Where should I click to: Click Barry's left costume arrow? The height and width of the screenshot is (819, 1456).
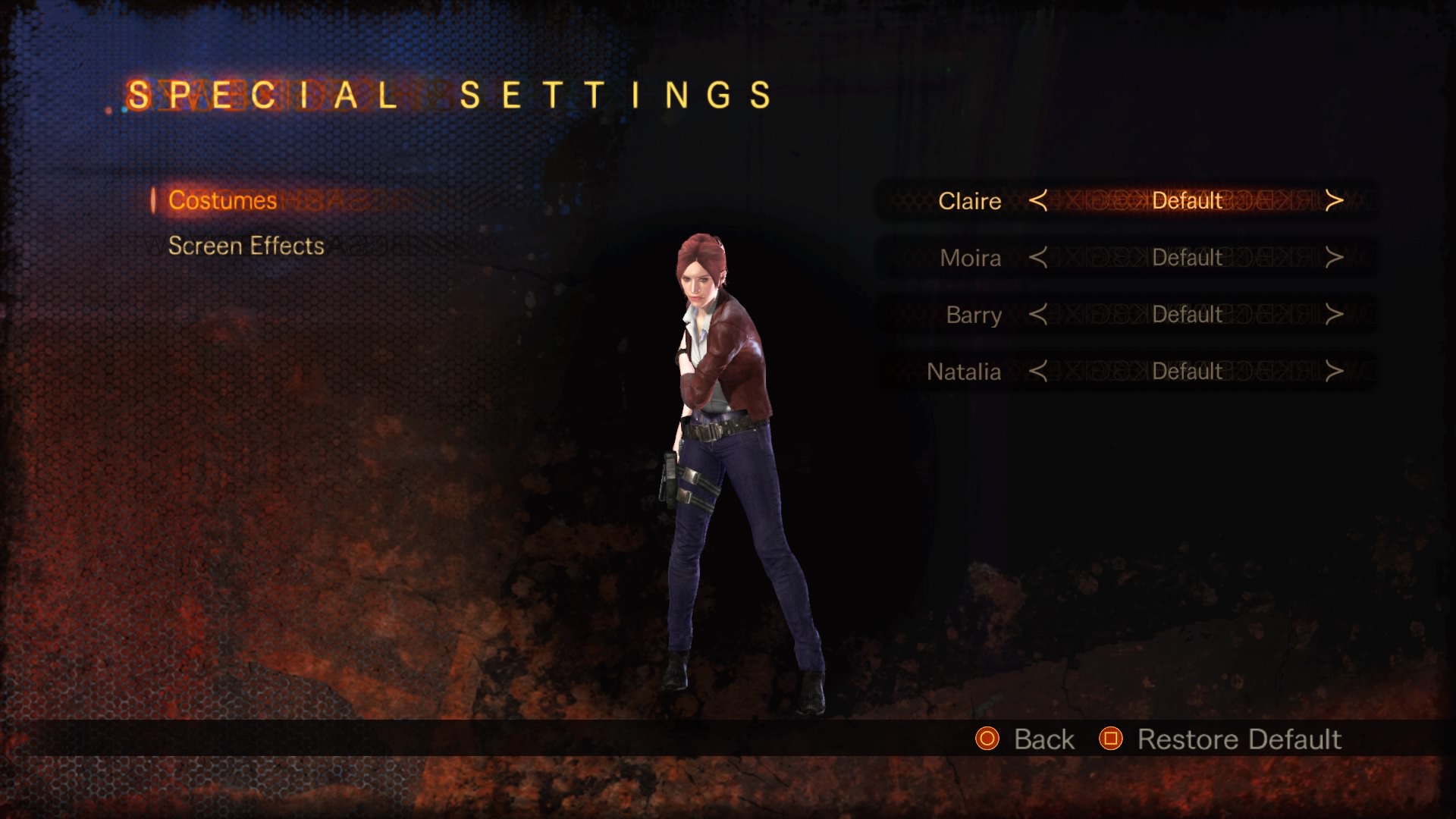click(1038, 315)
